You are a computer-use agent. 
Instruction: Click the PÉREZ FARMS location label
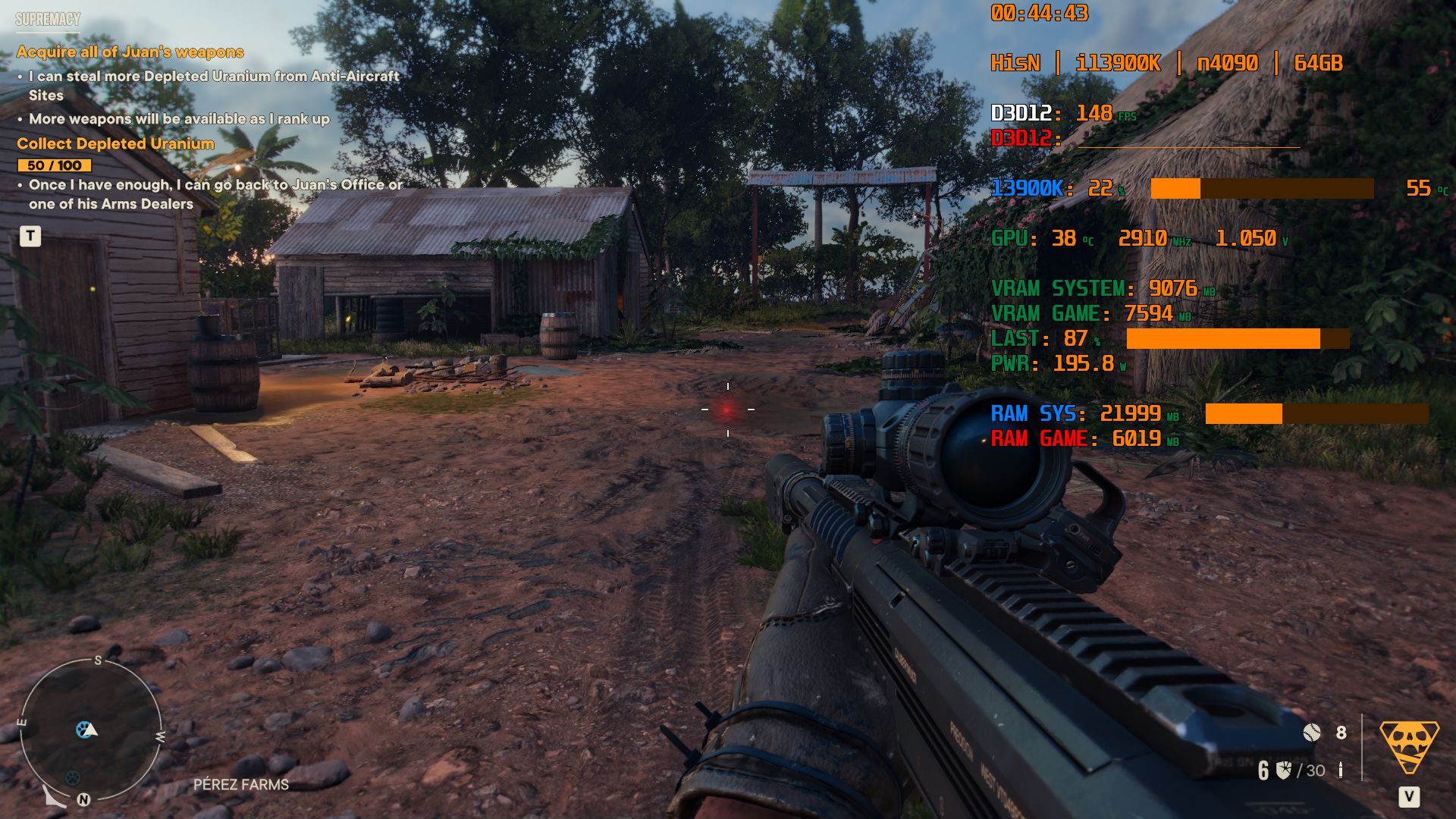click(x=240, y=785)
